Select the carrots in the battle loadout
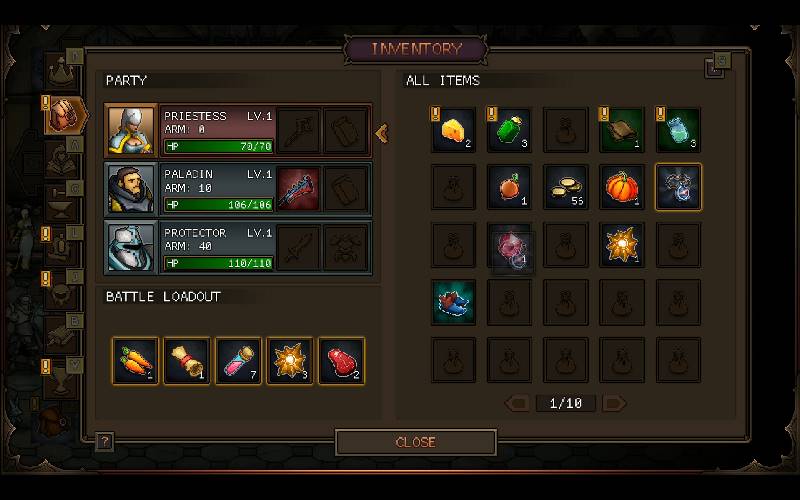 pos(135,361)
